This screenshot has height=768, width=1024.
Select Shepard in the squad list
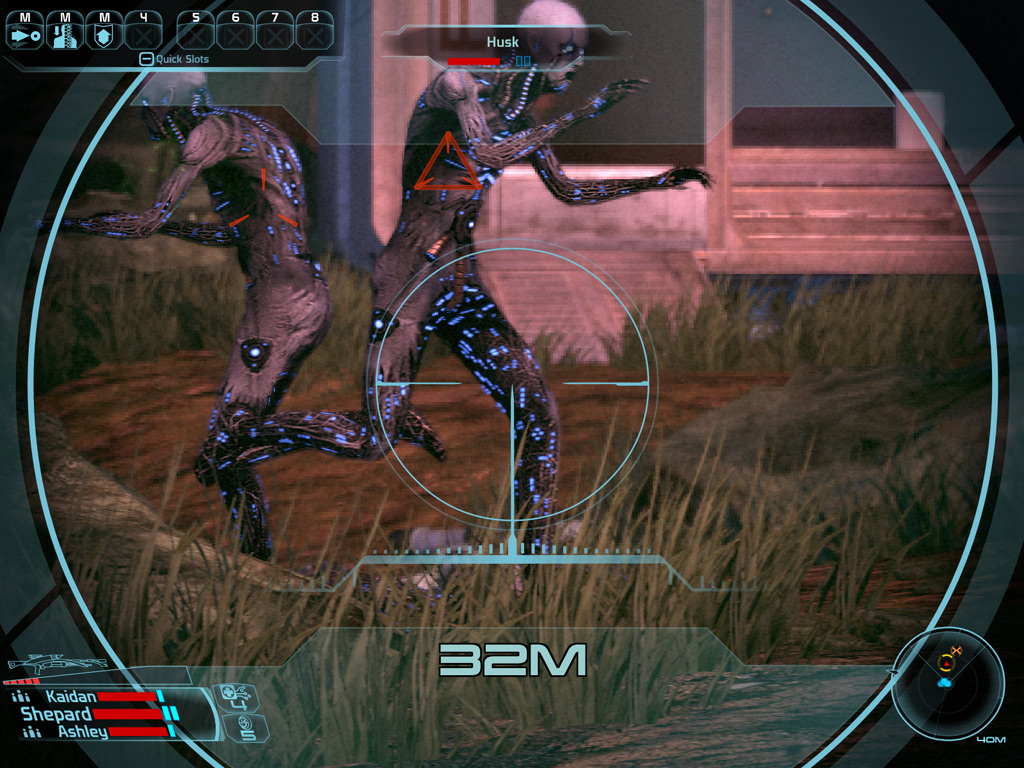pos(57,714)
